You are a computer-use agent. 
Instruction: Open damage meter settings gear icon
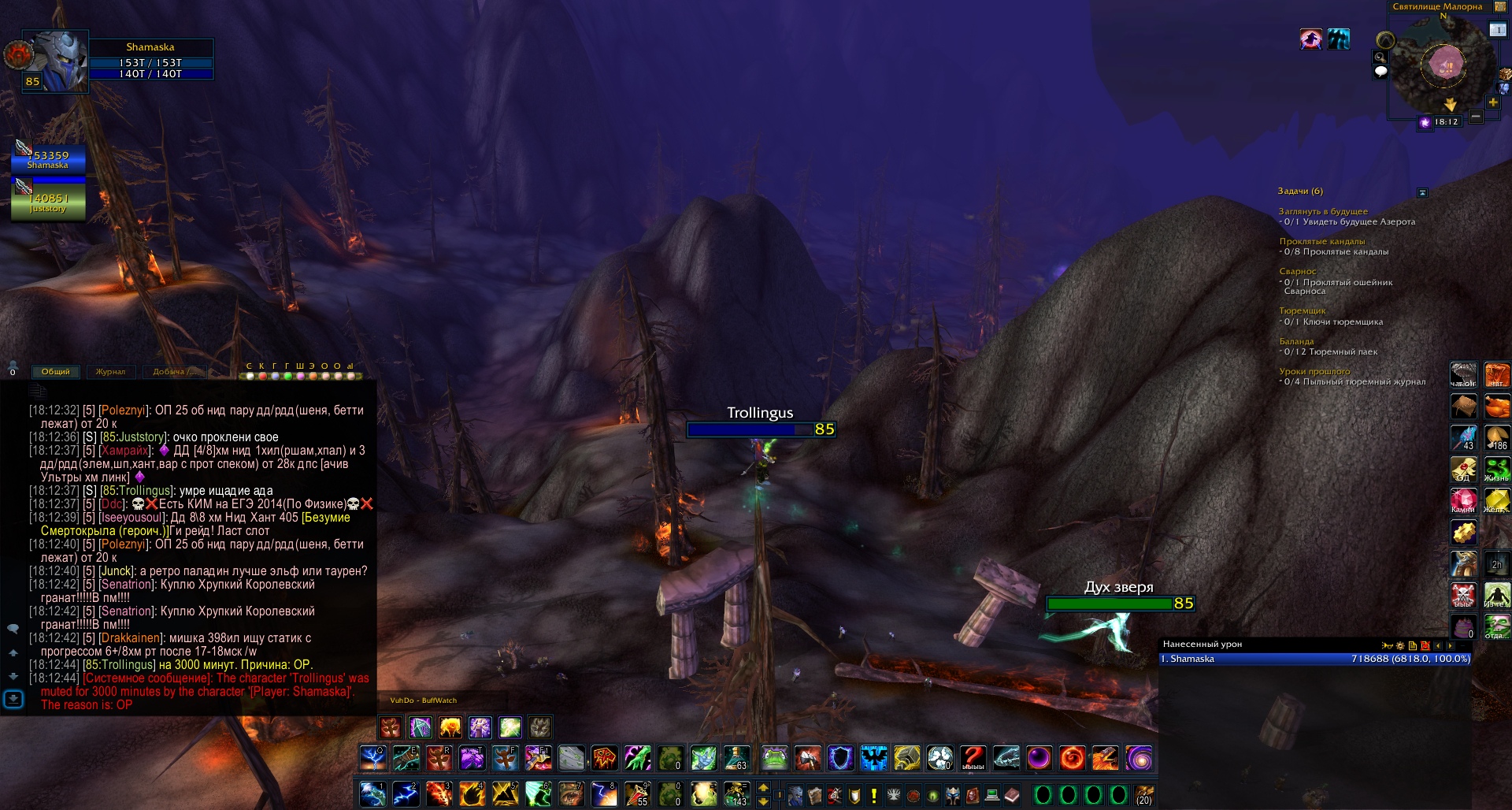(x=1400, y=645)
